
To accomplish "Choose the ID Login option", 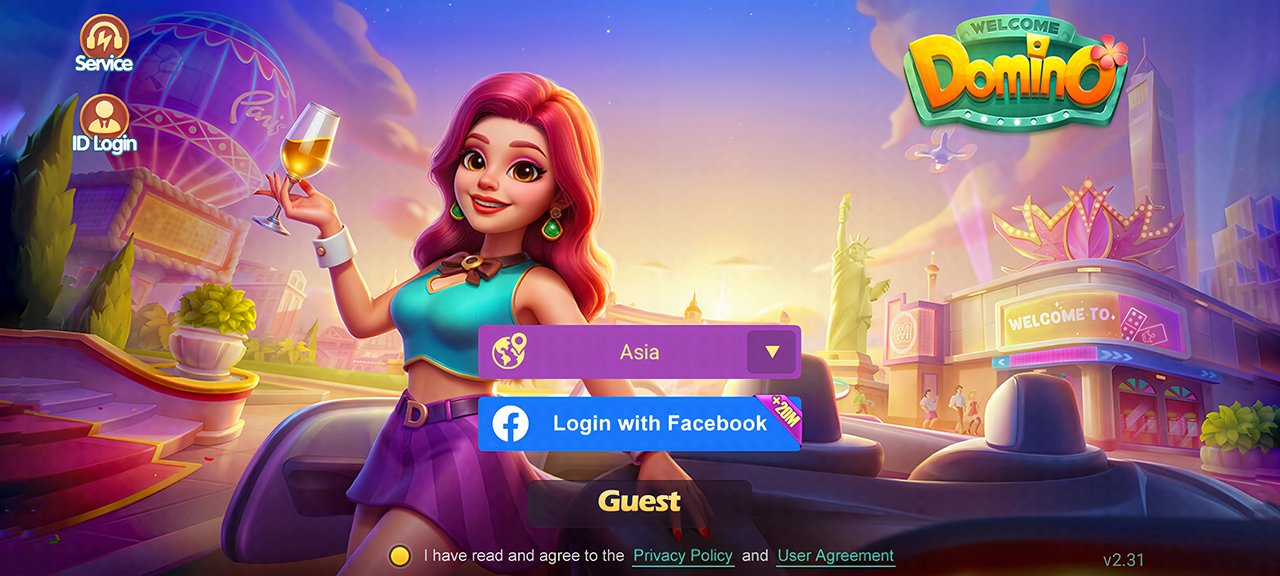I will point(104,123).
